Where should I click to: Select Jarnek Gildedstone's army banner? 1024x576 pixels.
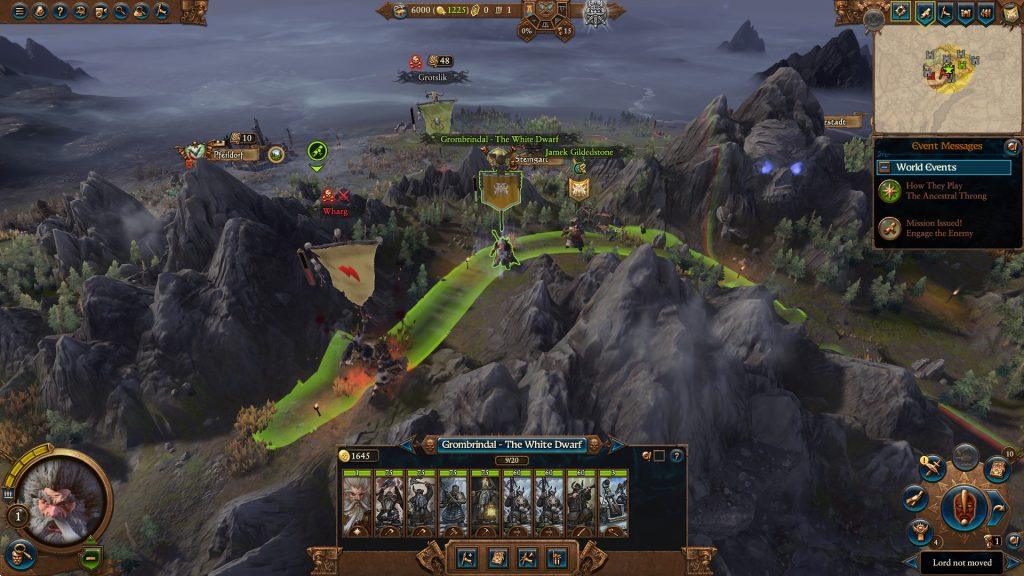(579, 188)
